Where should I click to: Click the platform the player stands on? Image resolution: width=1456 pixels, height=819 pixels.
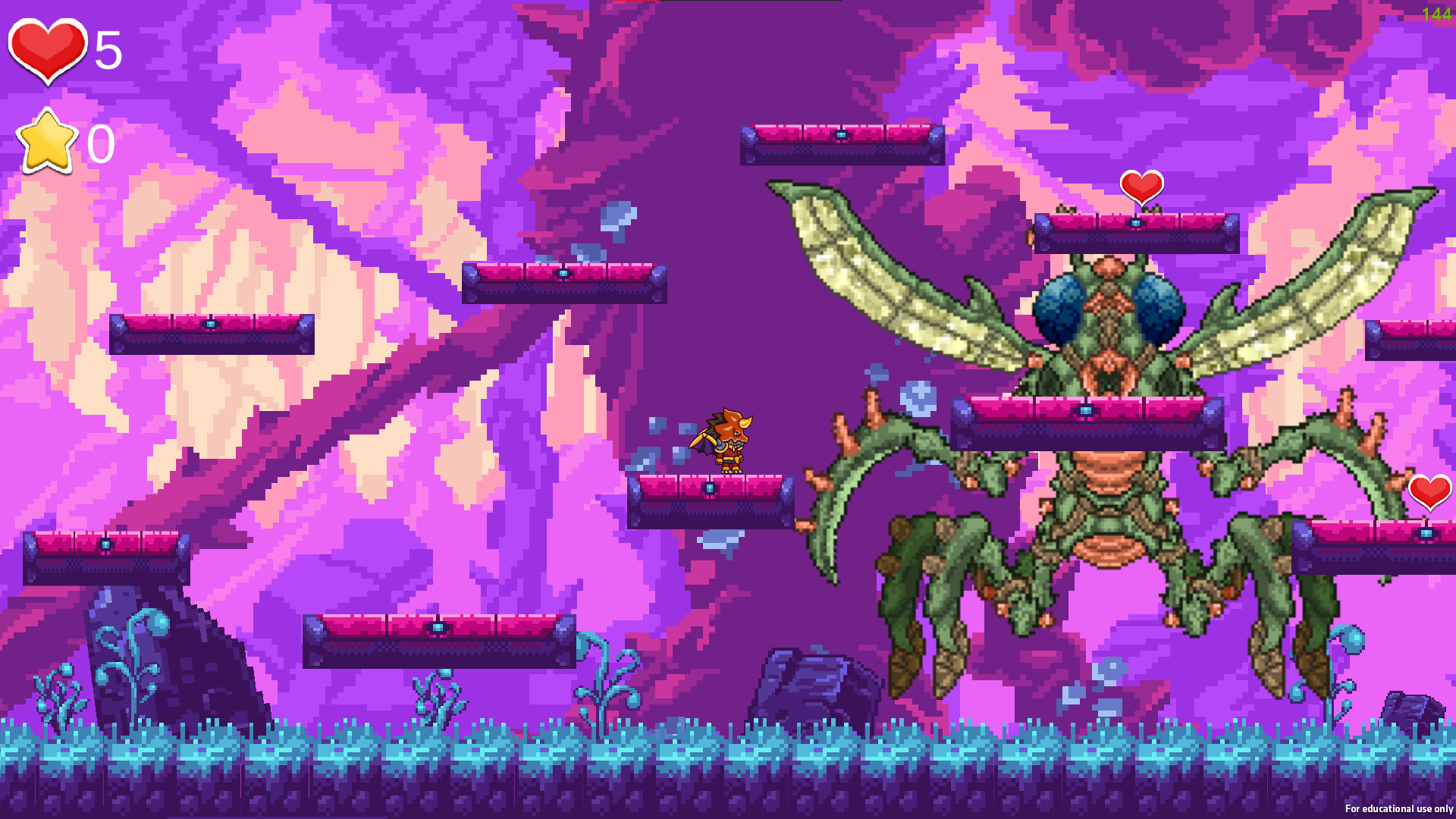pos(709,500)
